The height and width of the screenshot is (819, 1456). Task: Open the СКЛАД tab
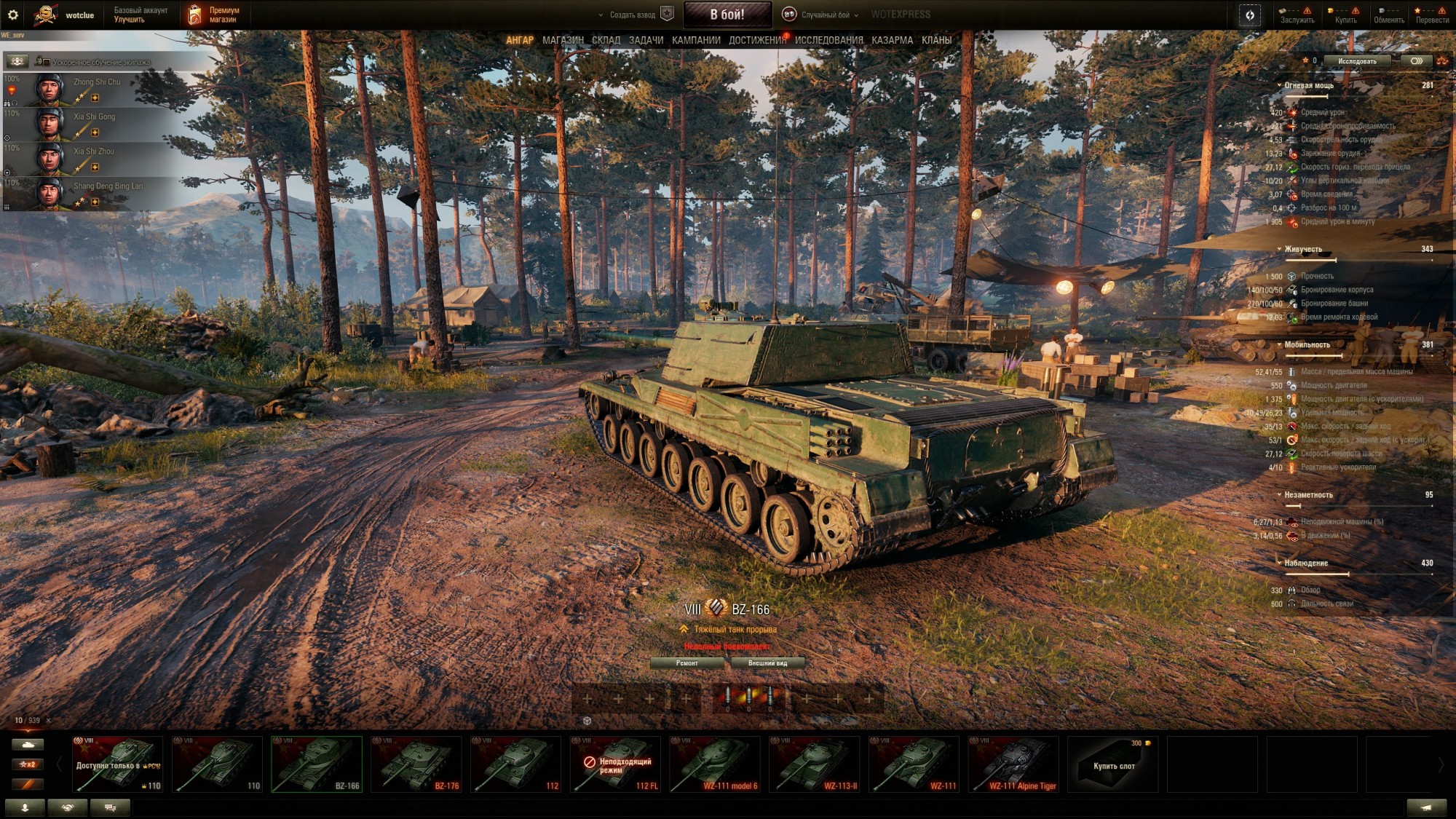point(606,41)
